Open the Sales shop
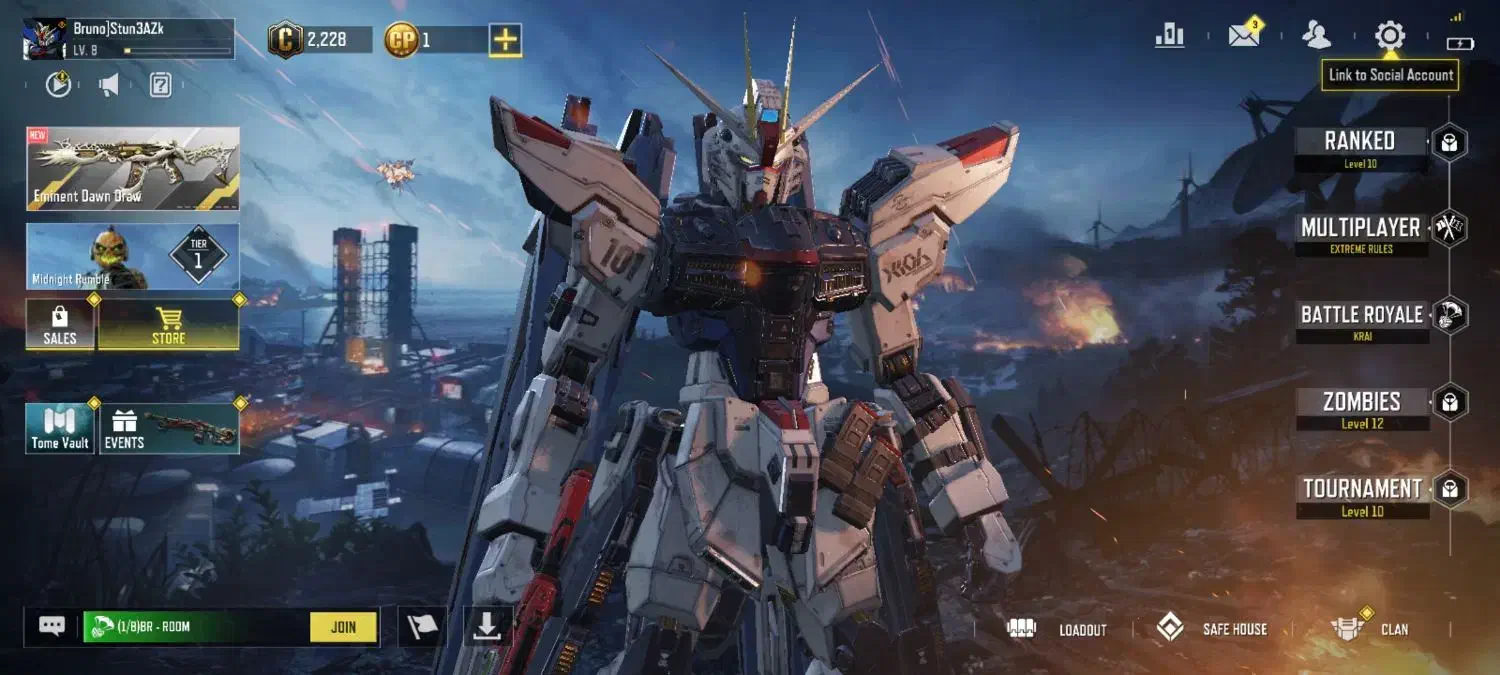Image resolution: width=1500 pixels, height=675 pixels. pos(60,325)
